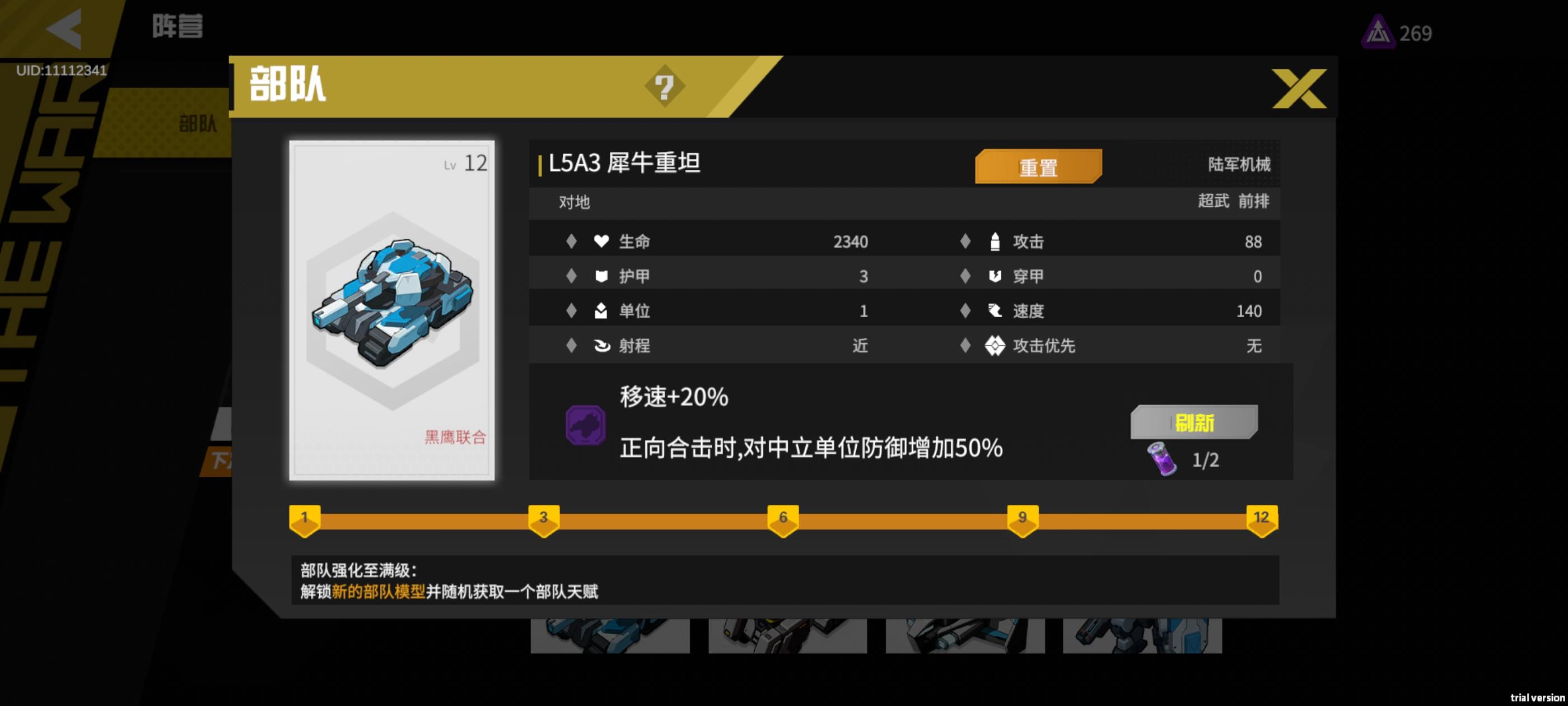Click the diamond marker beside 速度
The width and height of the screenshot is (1568, 706).
(965, 310)
